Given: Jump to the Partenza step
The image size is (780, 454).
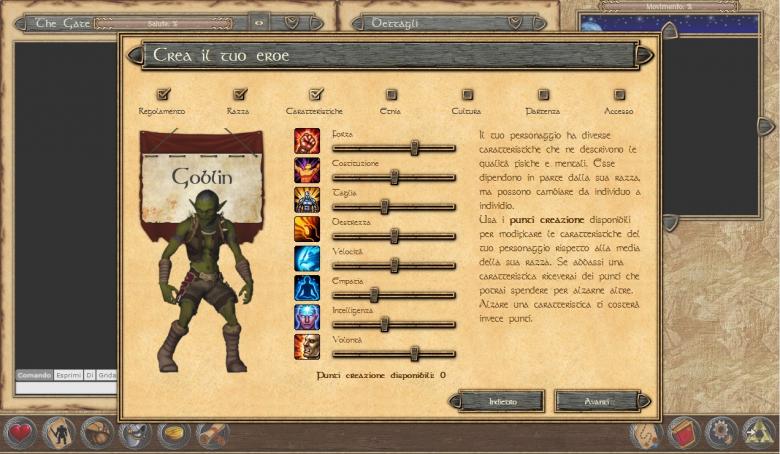Looking at the screenshot, I should [x=543, y=95].
